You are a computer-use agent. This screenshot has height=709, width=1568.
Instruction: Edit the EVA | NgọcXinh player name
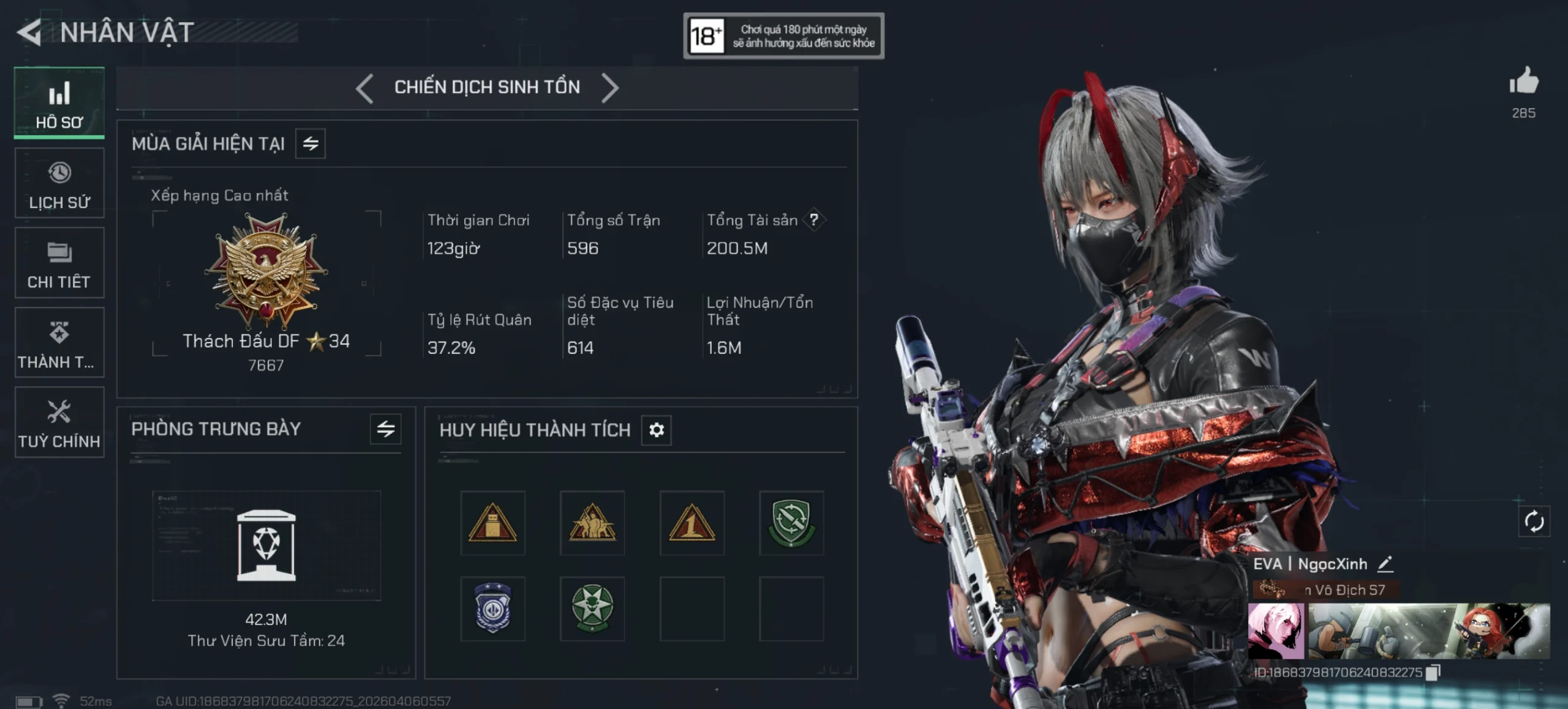click(x=1385, y=564)
